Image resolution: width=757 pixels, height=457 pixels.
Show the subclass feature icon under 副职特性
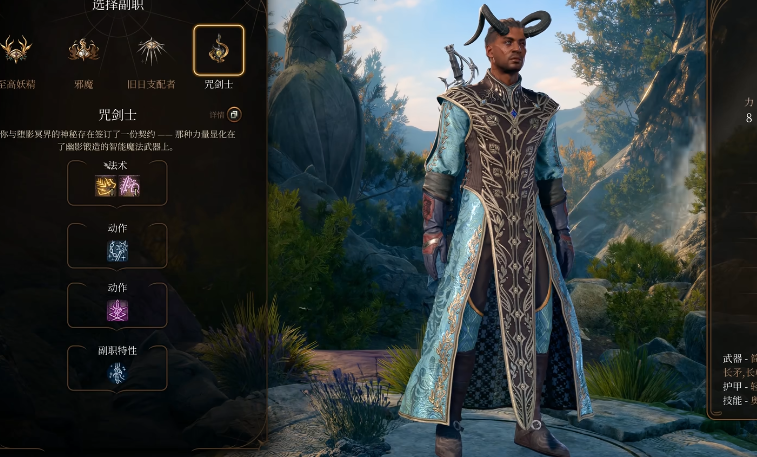click(117, 373)
